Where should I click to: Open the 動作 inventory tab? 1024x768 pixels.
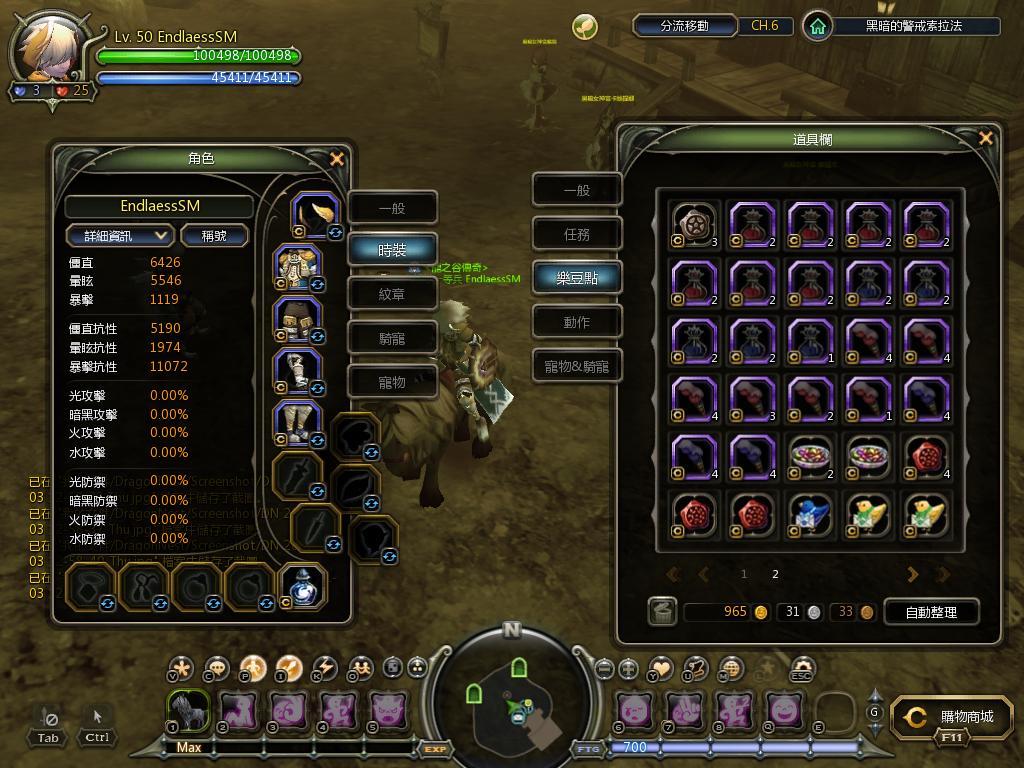[577, 322]
